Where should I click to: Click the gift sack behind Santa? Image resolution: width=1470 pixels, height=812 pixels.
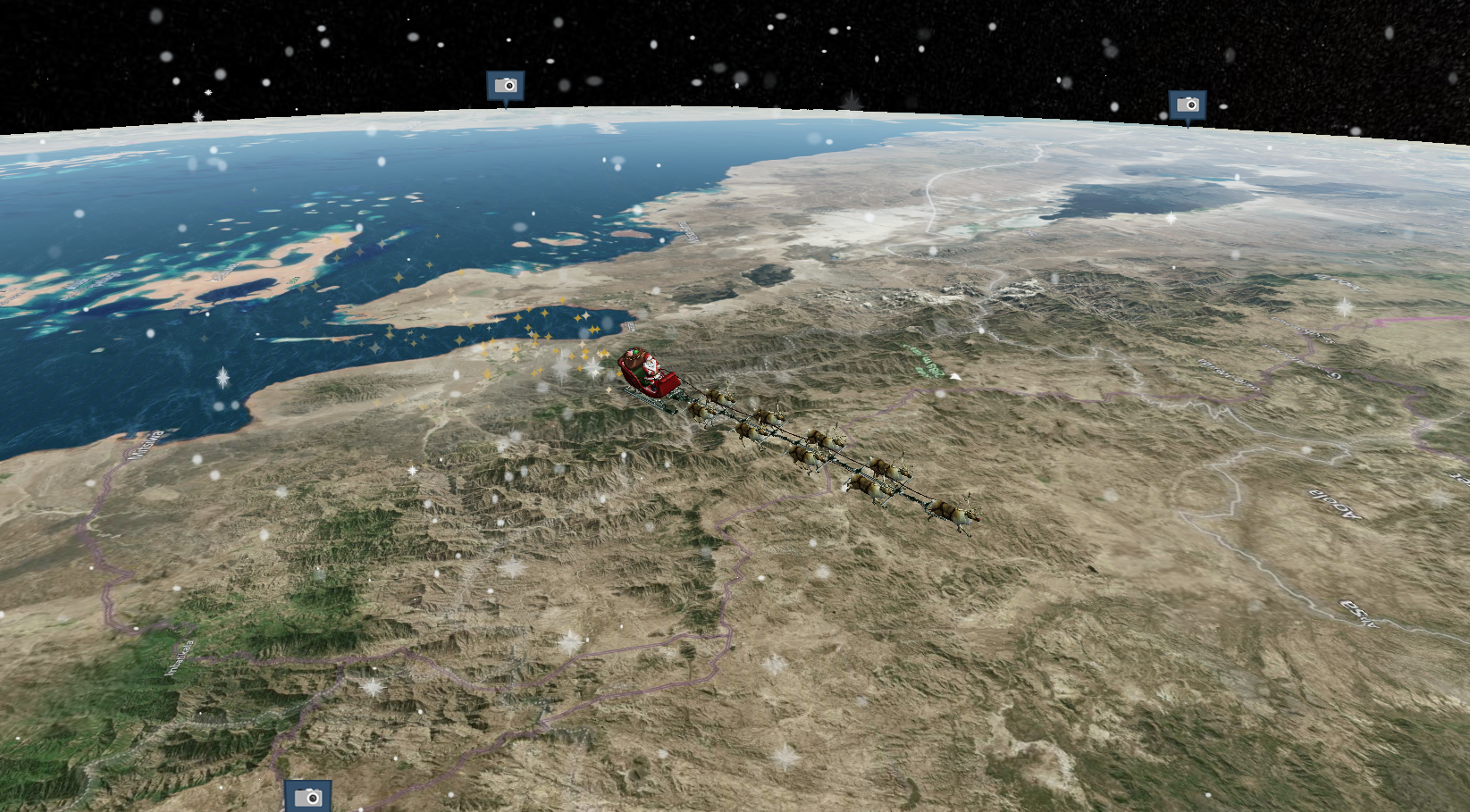[633, 357]
